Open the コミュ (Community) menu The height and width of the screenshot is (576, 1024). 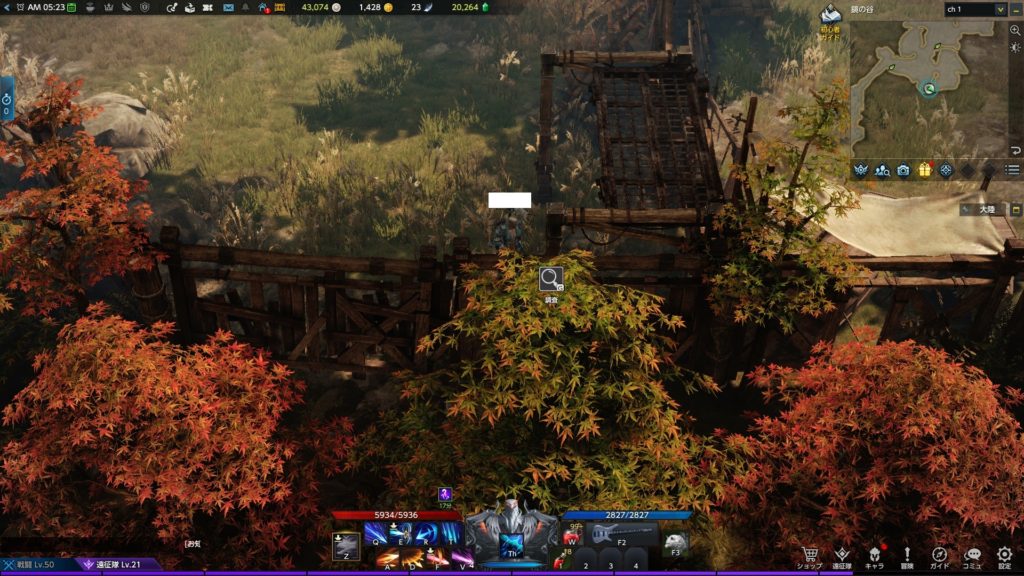click(972, 556)
